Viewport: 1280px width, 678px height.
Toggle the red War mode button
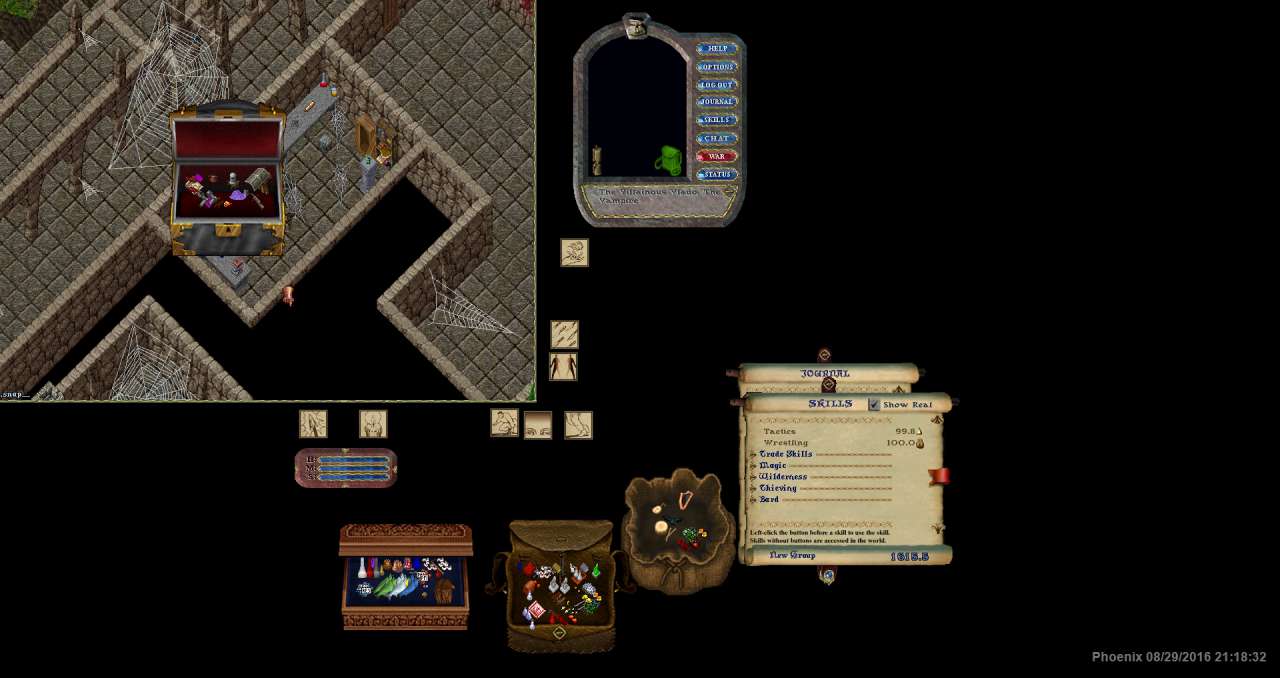(x=717, y=156)
